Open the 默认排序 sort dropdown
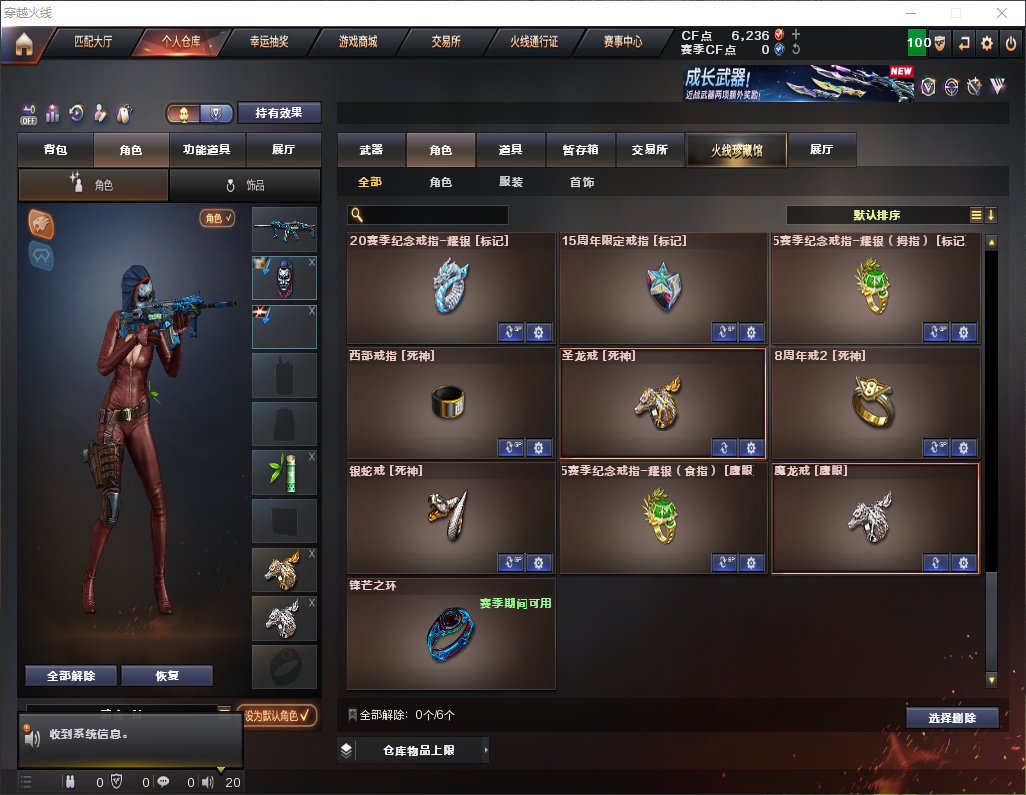The height and width of the screenshot is (795, 1026). (x=876, y=215)
